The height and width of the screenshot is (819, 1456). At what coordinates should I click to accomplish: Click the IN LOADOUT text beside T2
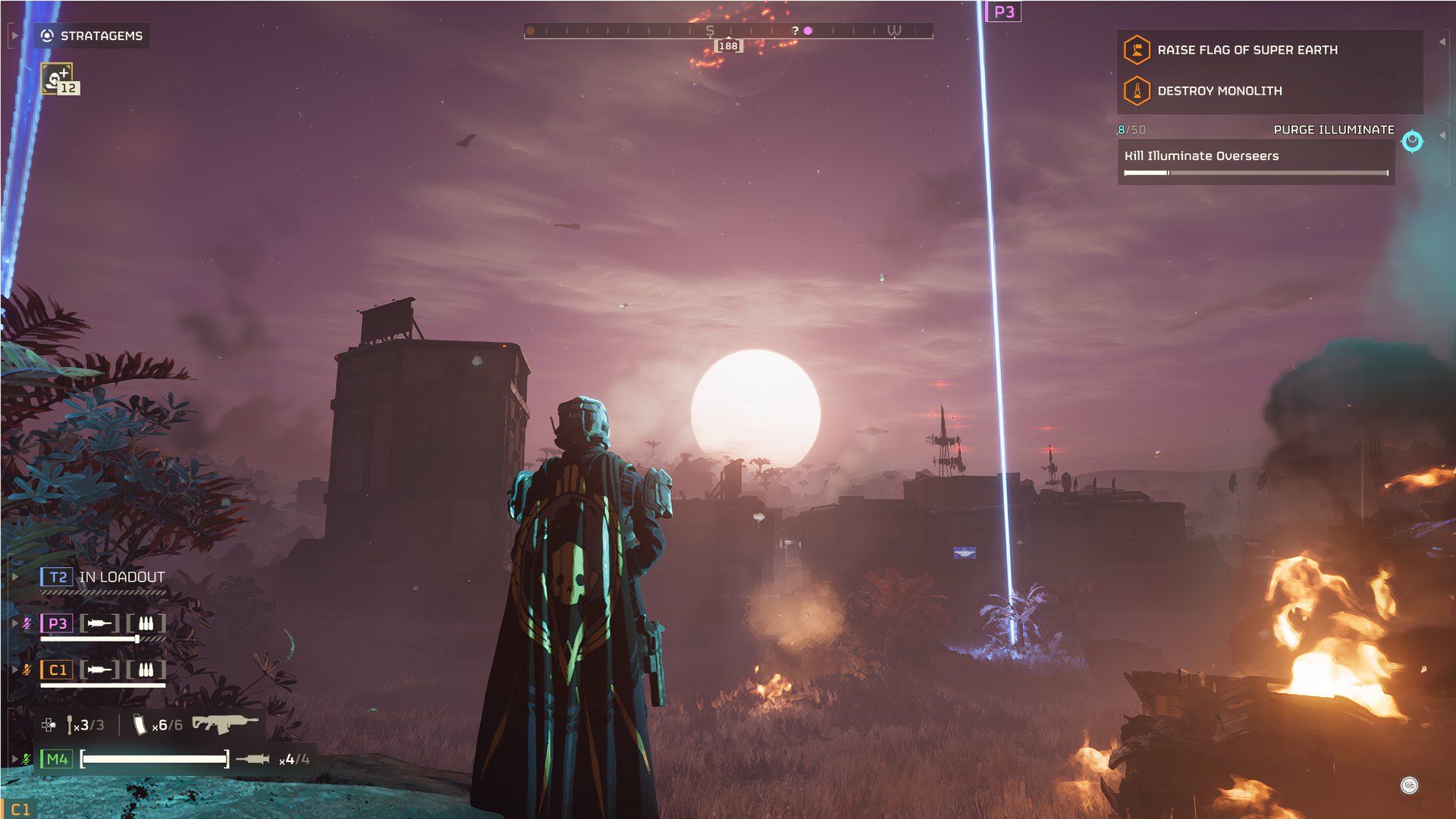[121, 576]
